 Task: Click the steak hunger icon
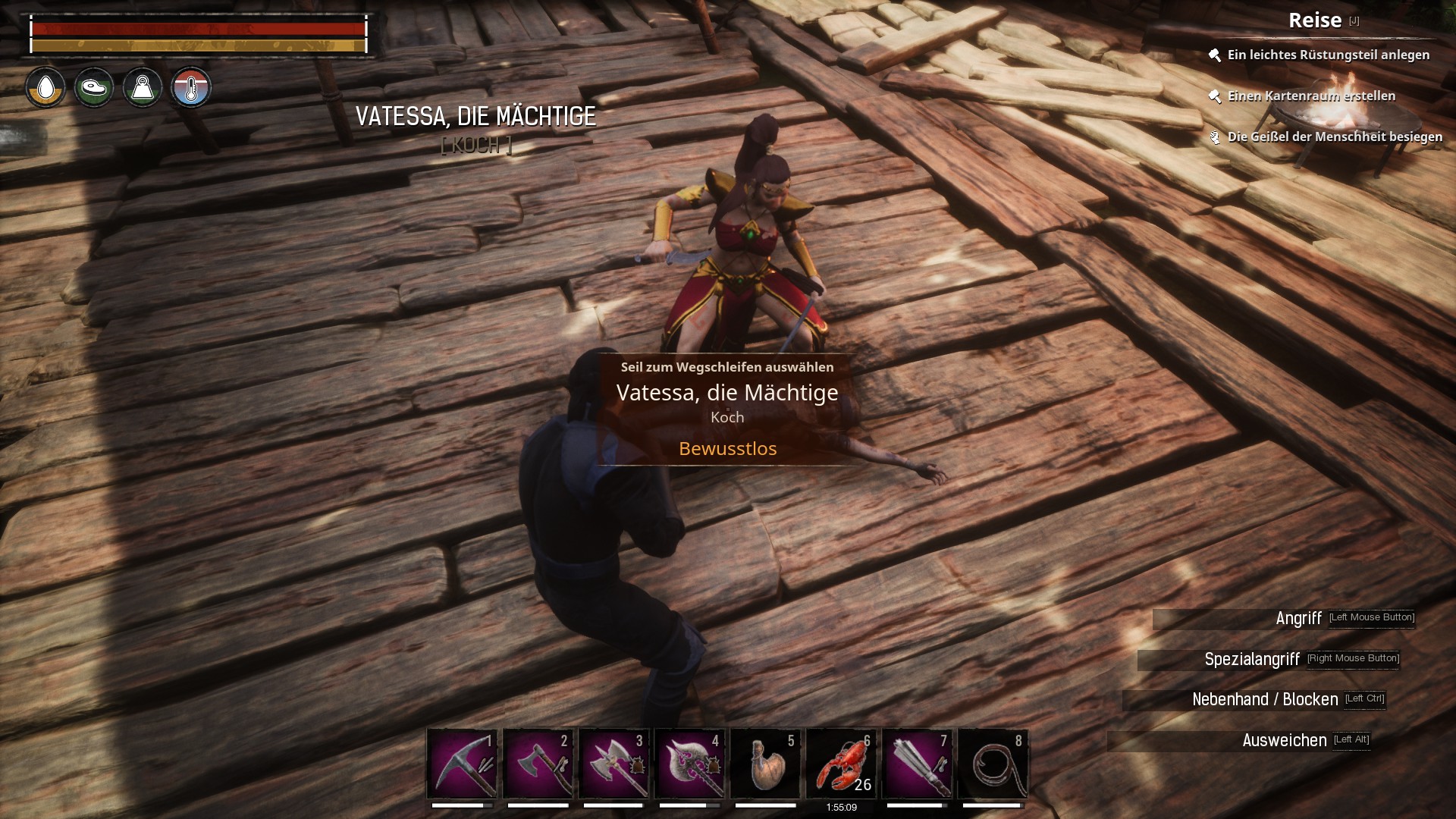[94, 88]
